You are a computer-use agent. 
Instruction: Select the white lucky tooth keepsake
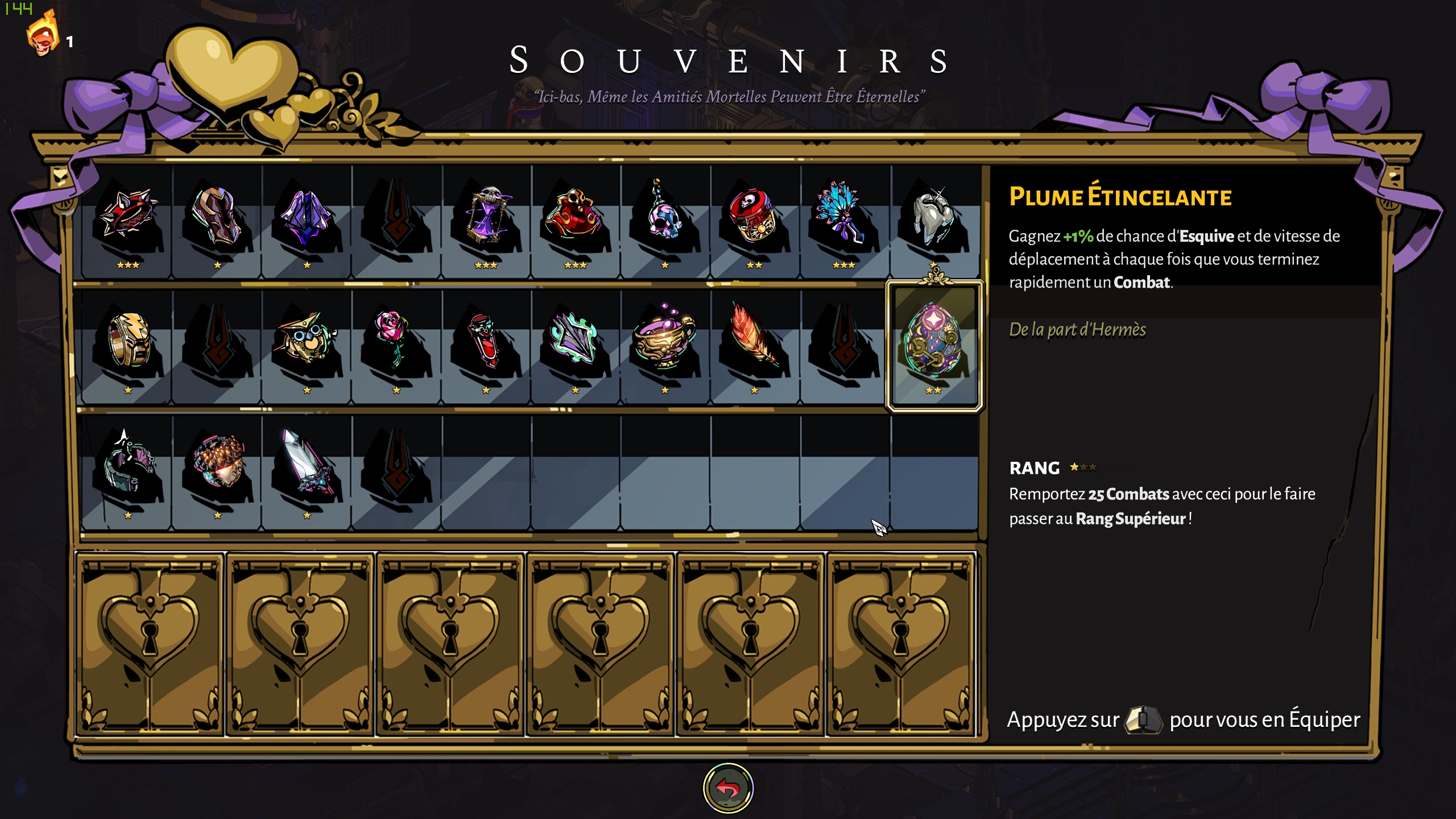pyautogui.click(x=933, y=219)
